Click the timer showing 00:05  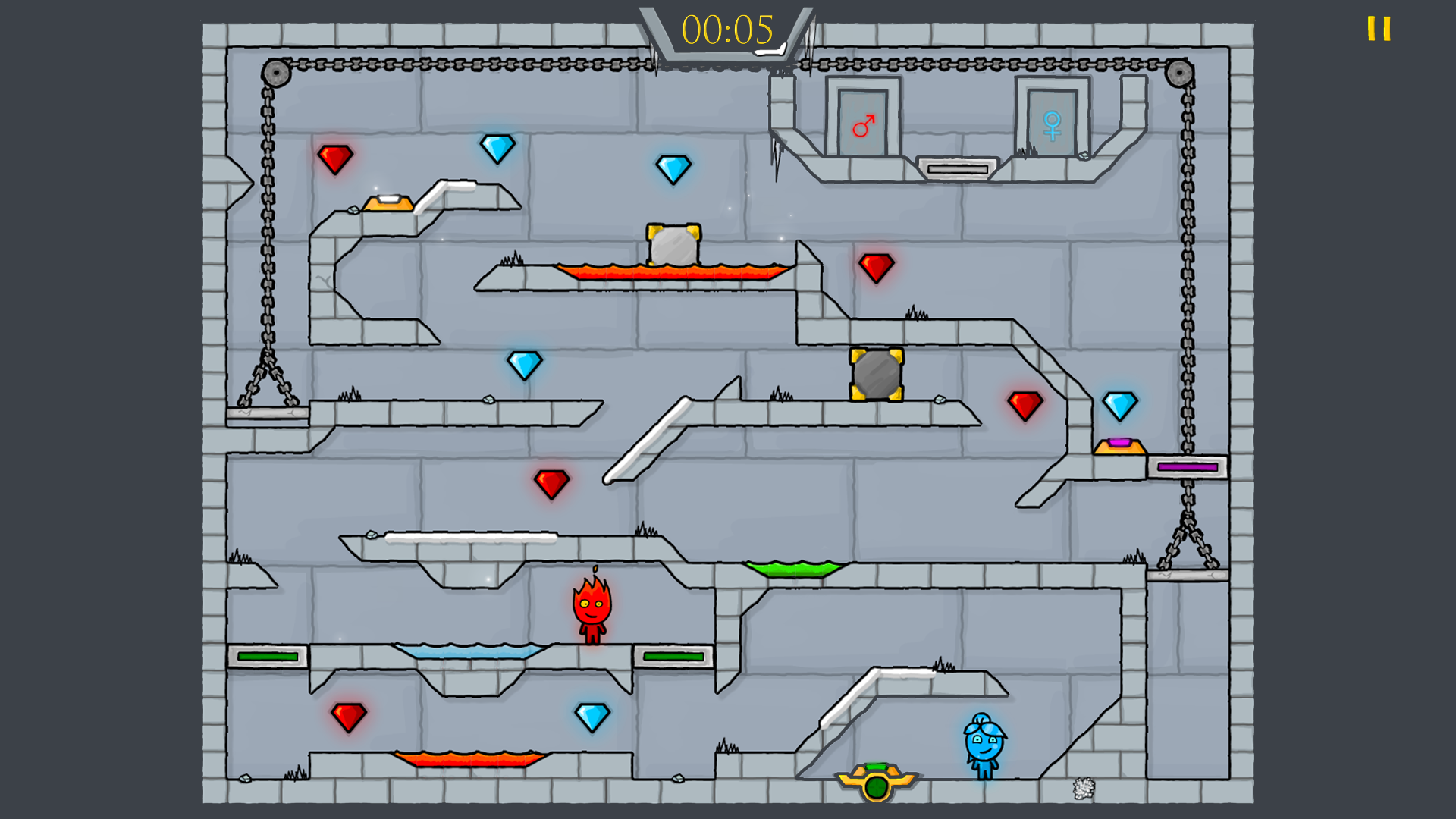[x=726, y=30]
